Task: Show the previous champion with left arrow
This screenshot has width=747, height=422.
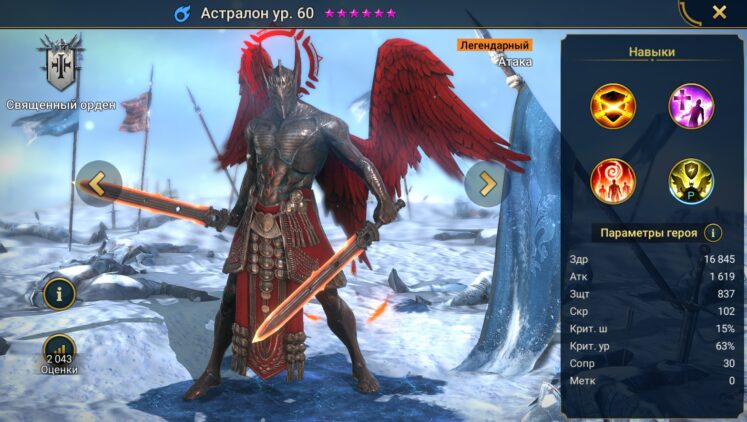Action: [x=98, y=183]
